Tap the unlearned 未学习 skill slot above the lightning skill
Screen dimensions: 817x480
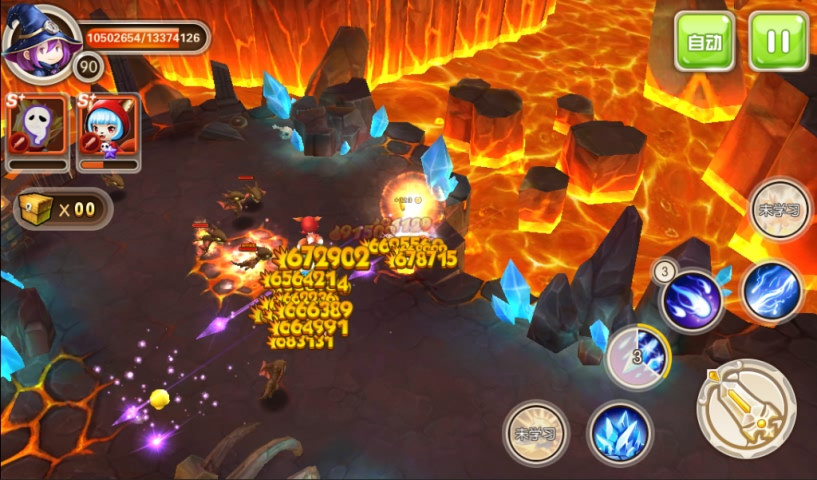(780, 210)
